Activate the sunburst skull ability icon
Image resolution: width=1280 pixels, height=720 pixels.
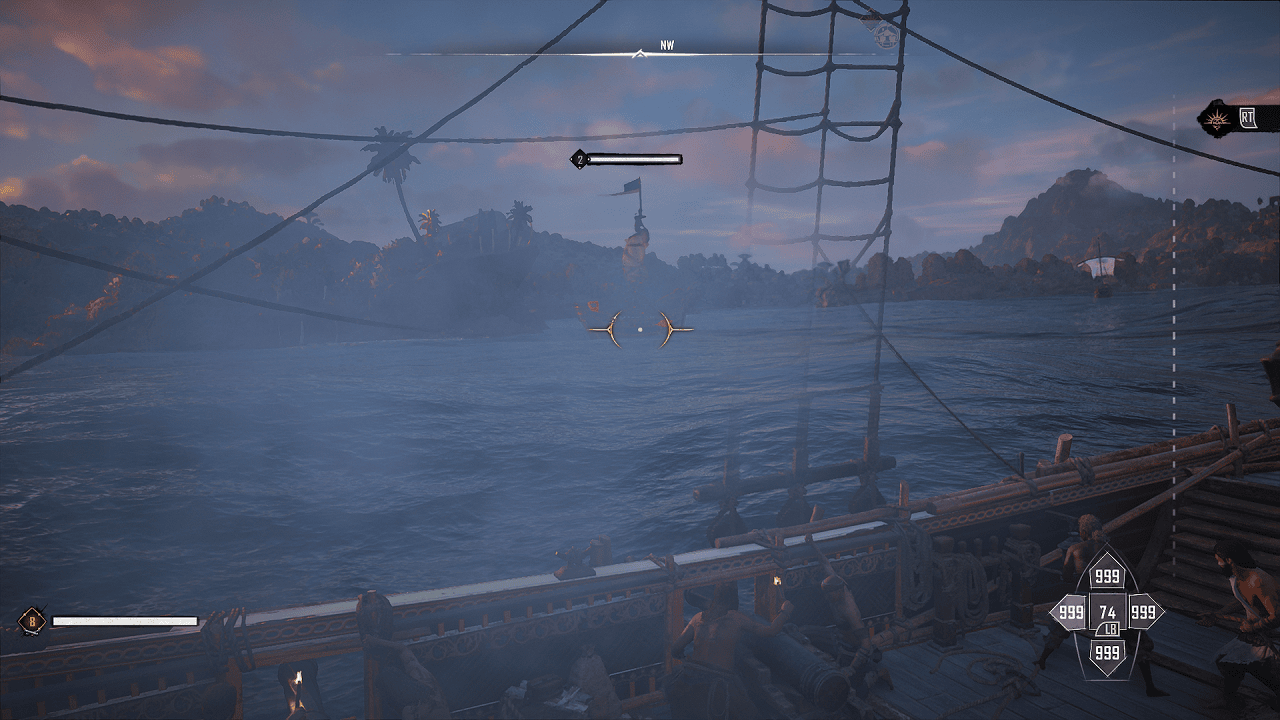1218,118
